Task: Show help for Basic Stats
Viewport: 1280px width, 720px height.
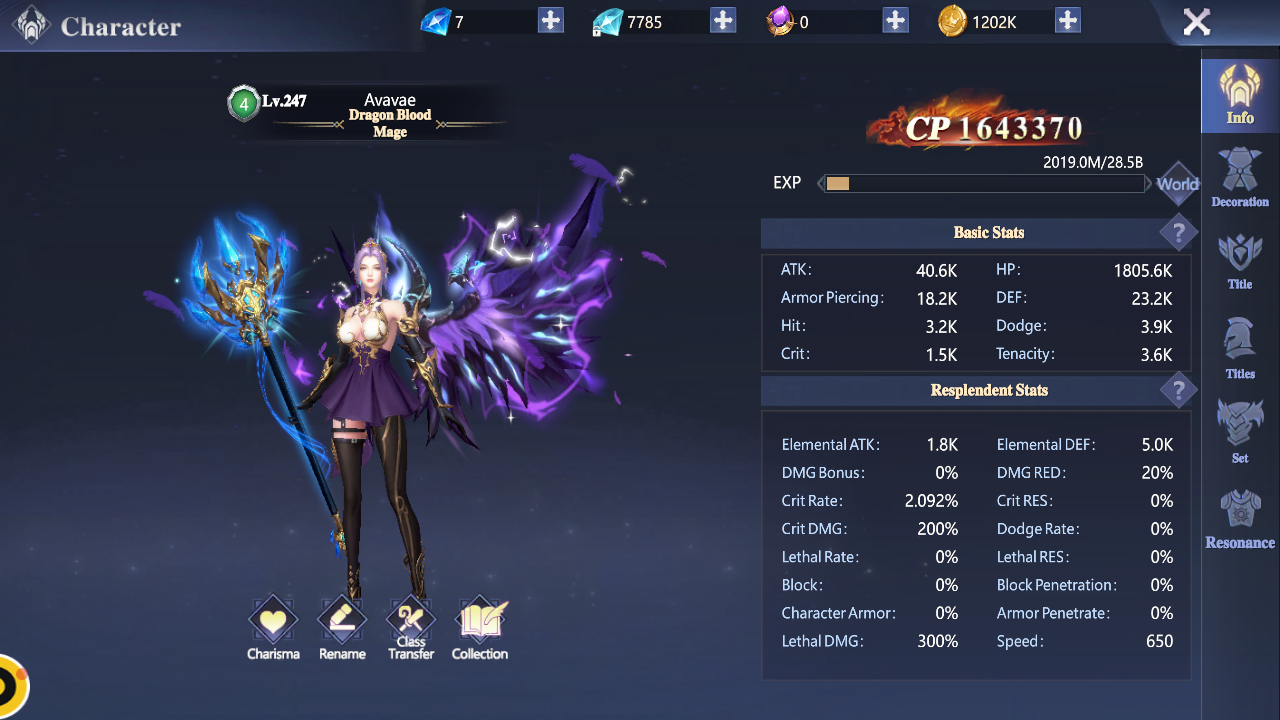Action: pos(1178,233)
